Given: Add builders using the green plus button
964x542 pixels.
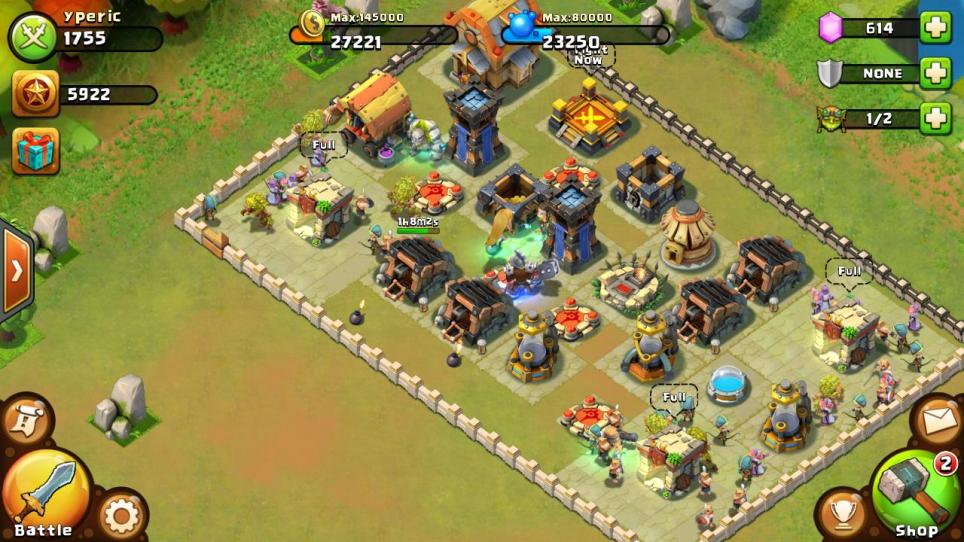Looking at the screenshot, I should pos(936,118).
